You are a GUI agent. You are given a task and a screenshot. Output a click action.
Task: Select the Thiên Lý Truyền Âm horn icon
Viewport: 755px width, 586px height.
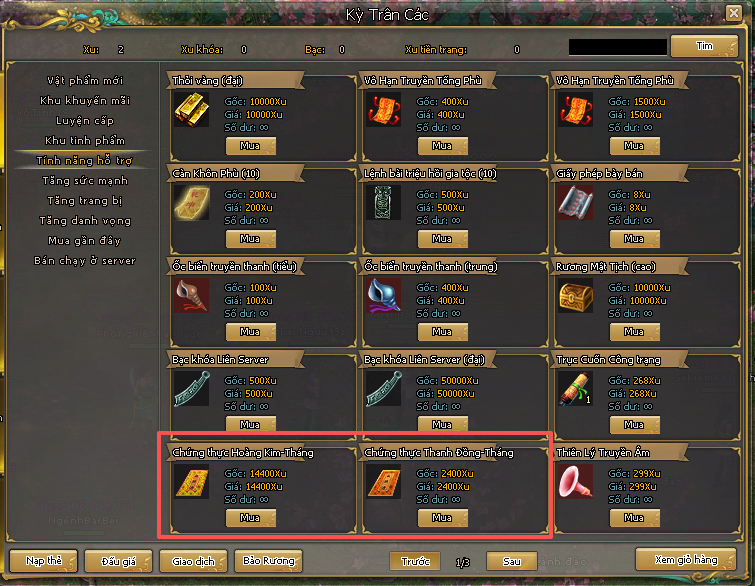click(575, 483)
